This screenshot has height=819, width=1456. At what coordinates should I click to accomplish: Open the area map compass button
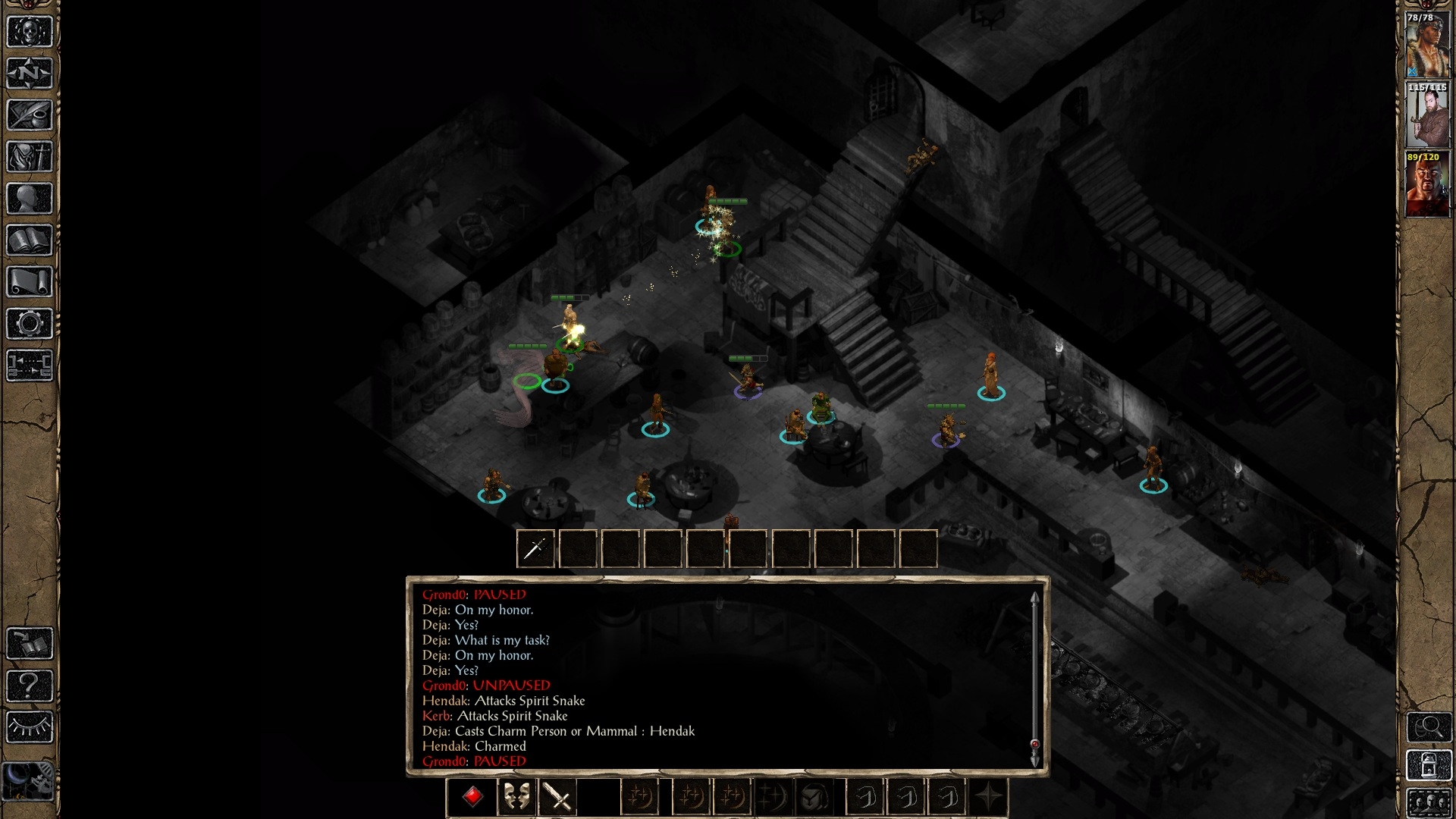[x=30, y=74]
